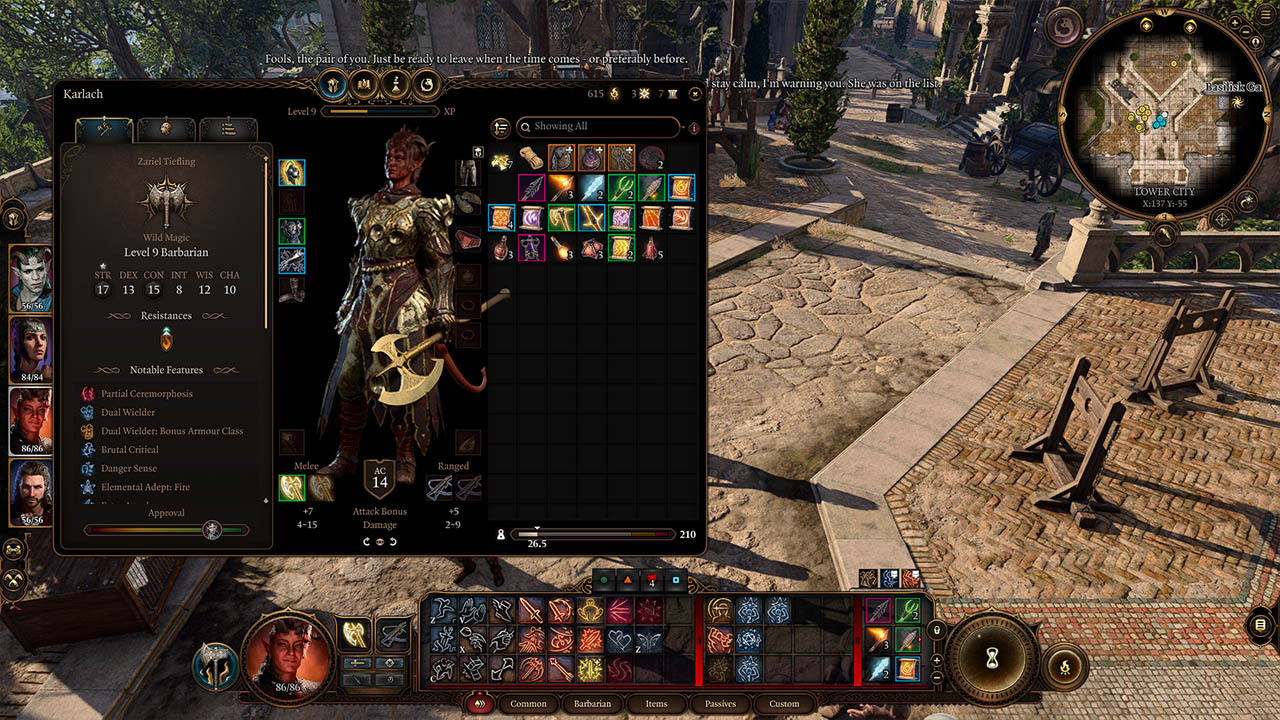Open the third character sheet list tab
1280x720 pixels.
[228, 130]
